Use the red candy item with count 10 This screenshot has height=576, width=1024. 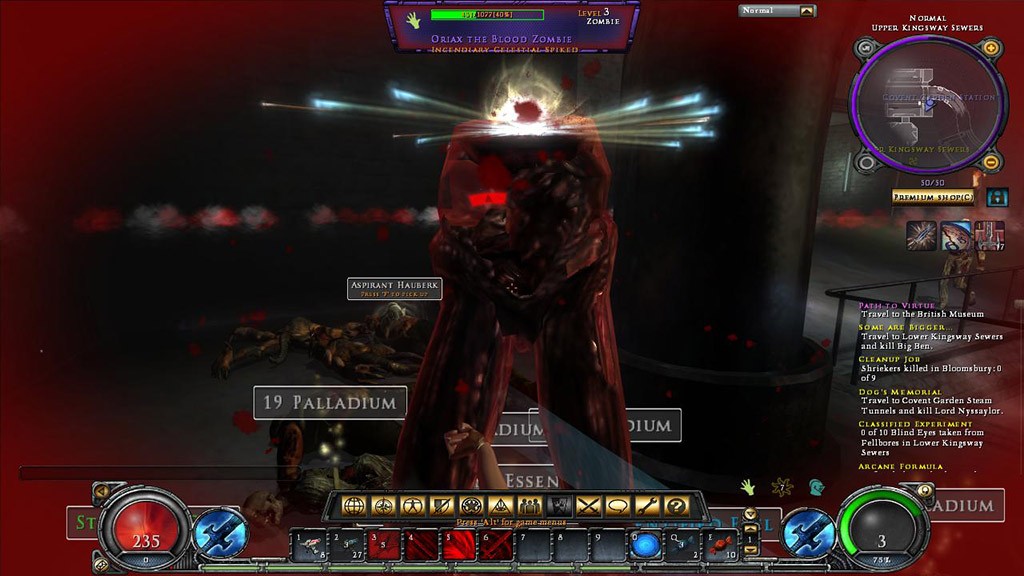pyautogui.click(x=721, y=546)
